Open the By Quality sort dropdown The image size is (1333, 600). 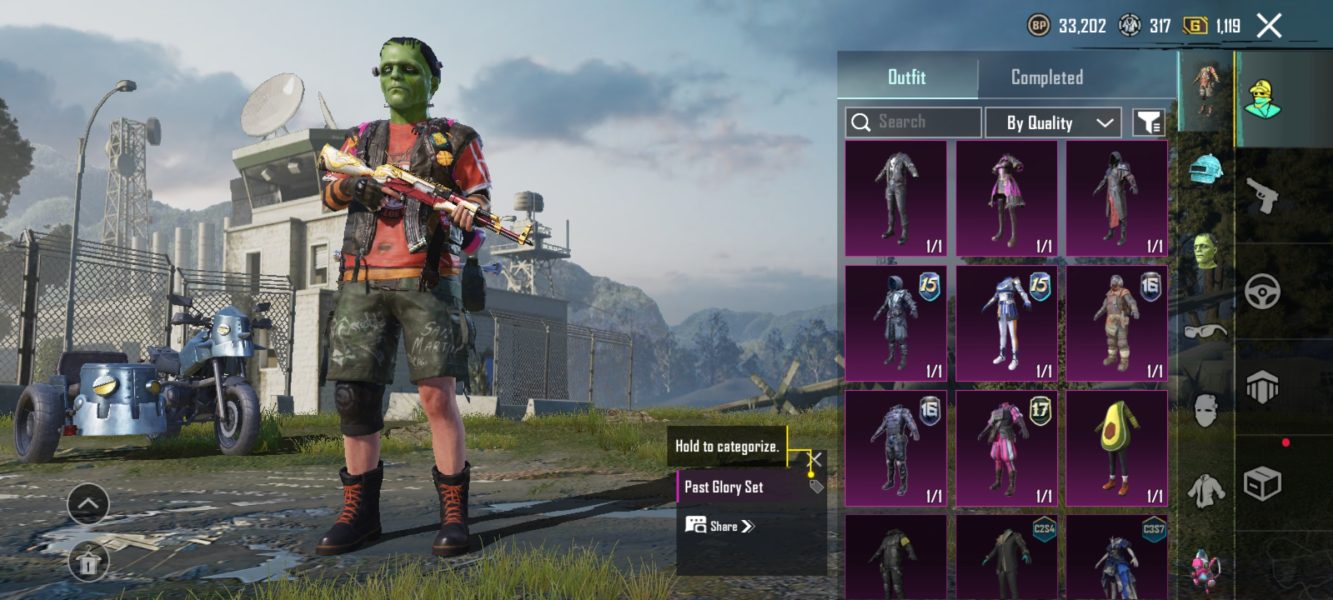pos(1052,122)
